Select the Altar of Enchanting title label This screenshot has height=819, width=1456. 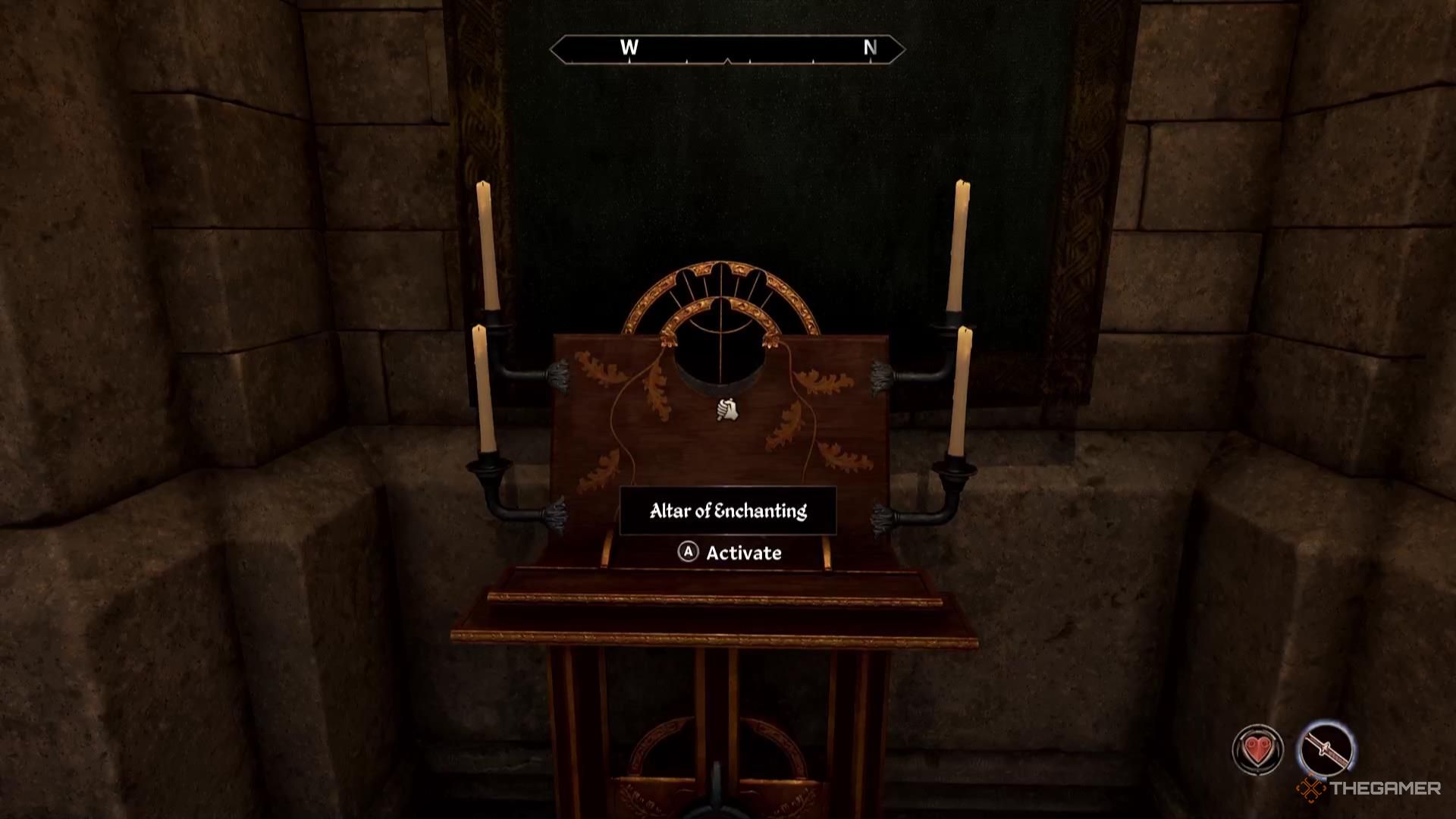click(x=729, y=510)
